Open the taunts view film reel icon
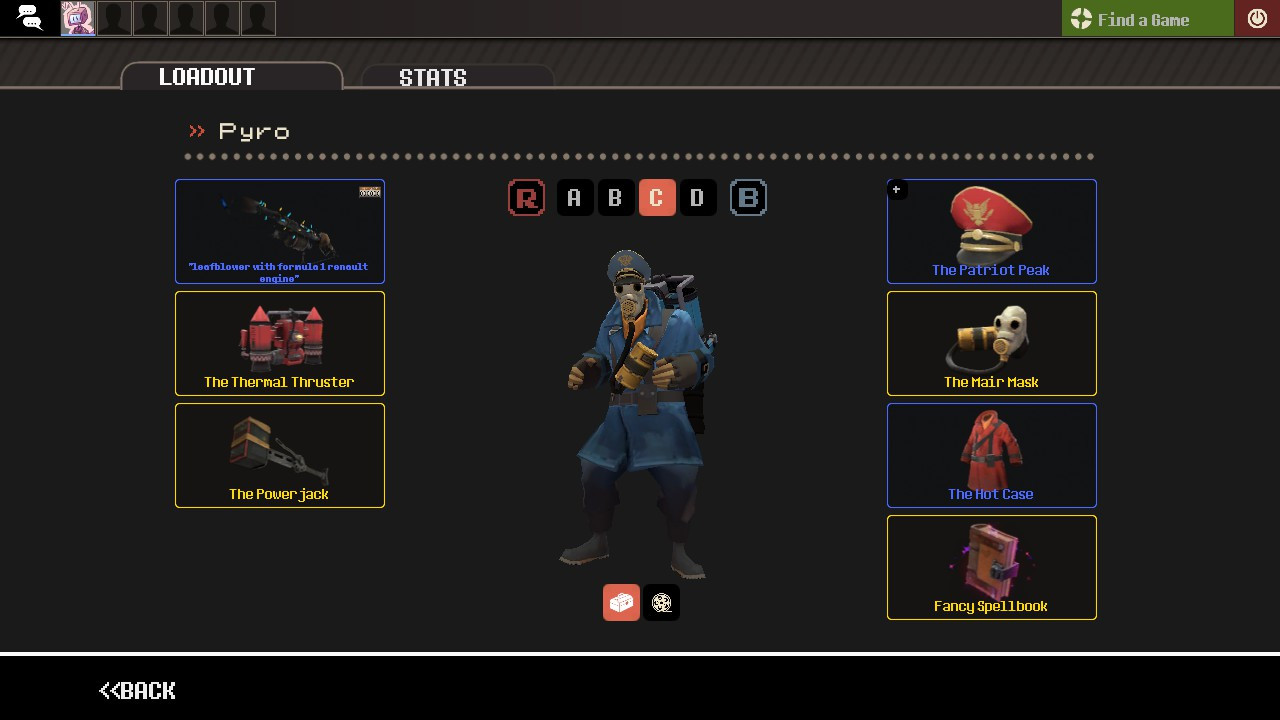This screenshot has width=1280, height=720. click(x=661, y=602)
